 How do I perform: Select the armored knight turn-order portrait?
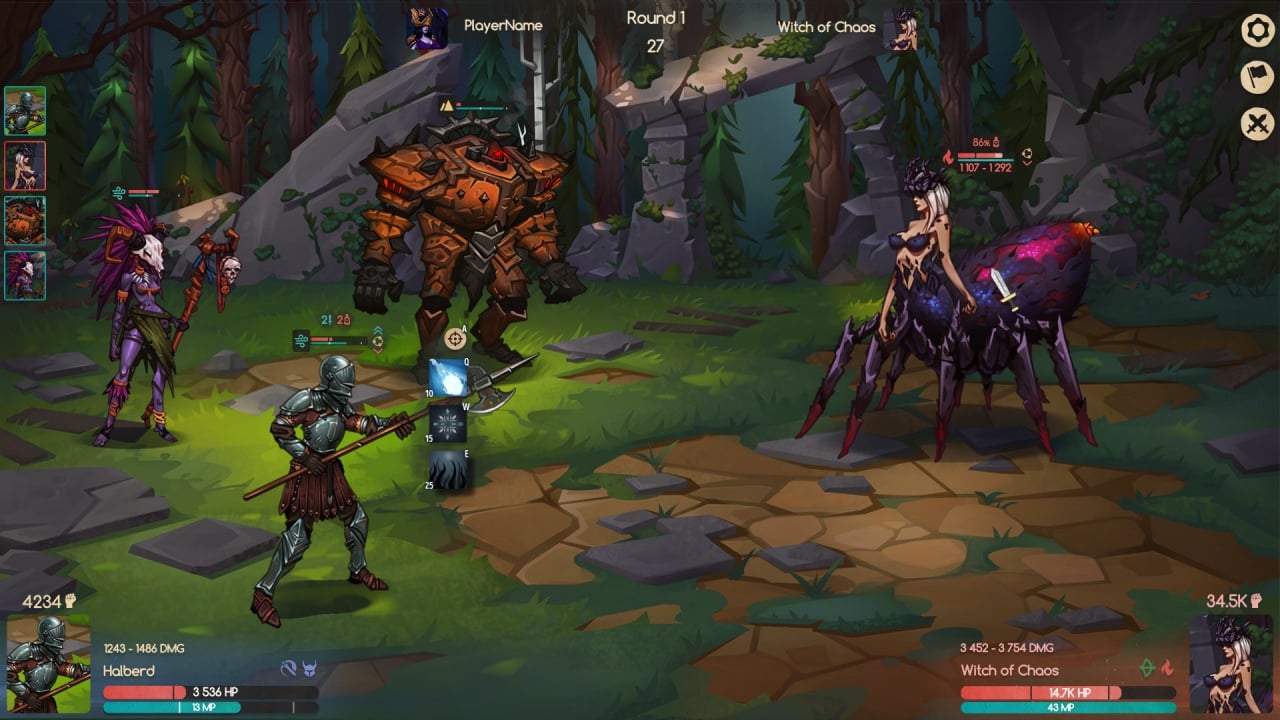(x=25, y=111)
